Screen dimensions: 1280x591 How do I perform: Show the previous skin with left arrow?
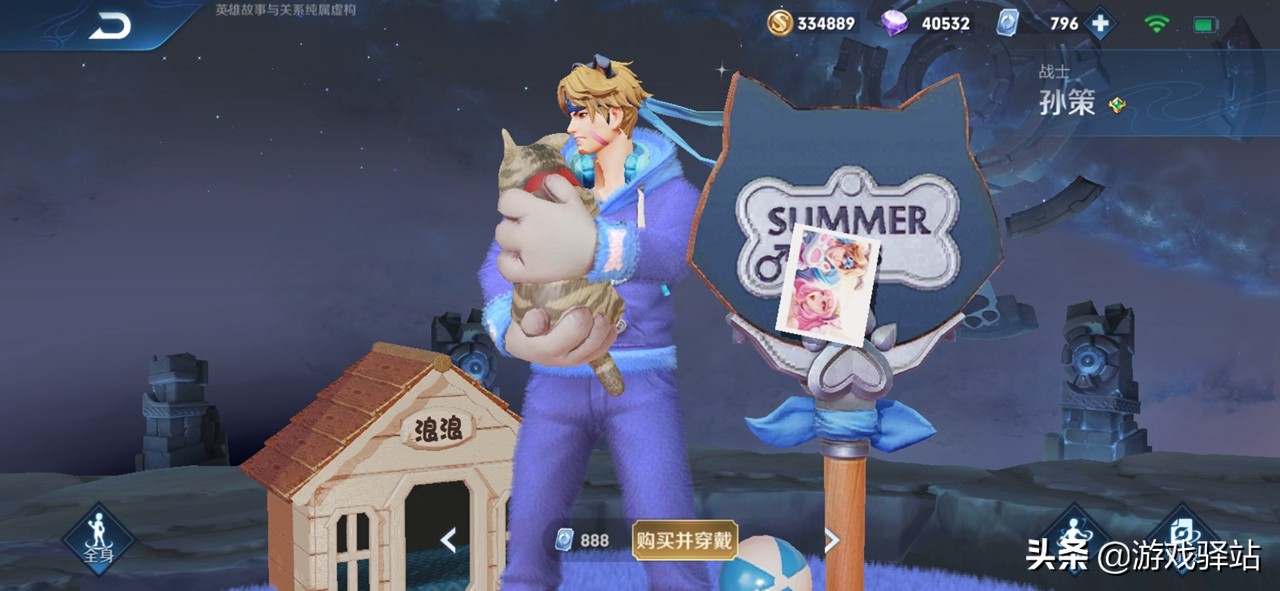tap(449, 541)
